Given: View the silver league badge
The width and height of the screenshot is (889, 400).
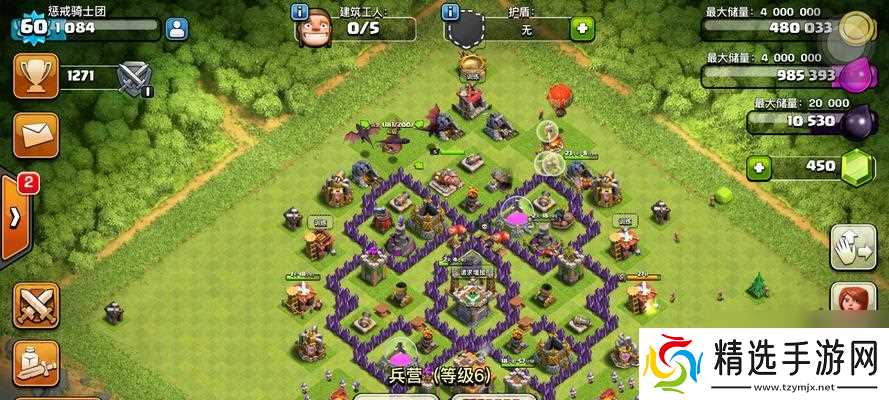Looking at the screenshot, I should coord(133,76).
